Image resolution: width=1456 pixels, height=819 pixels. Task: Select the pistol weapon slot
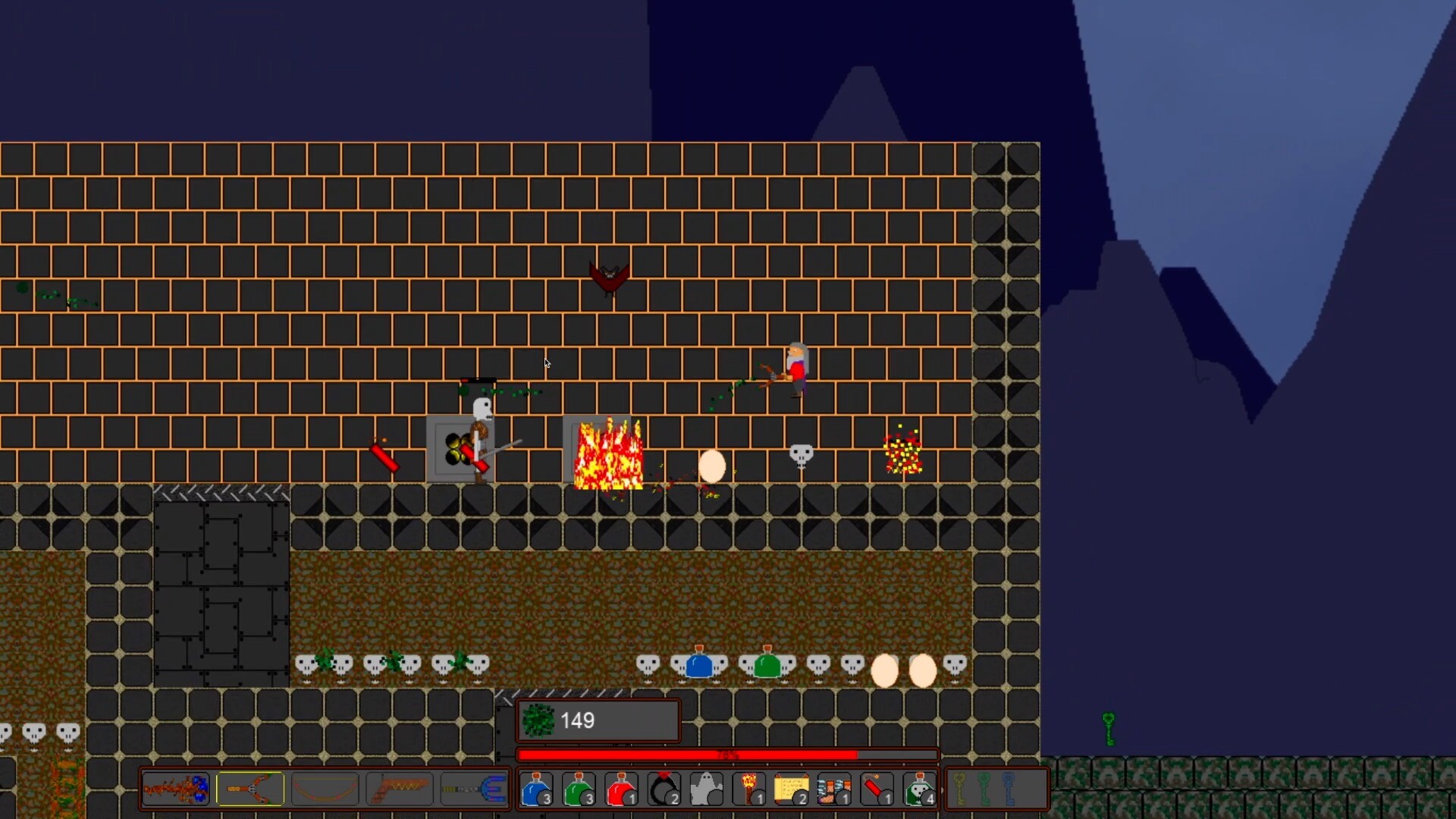399,789
